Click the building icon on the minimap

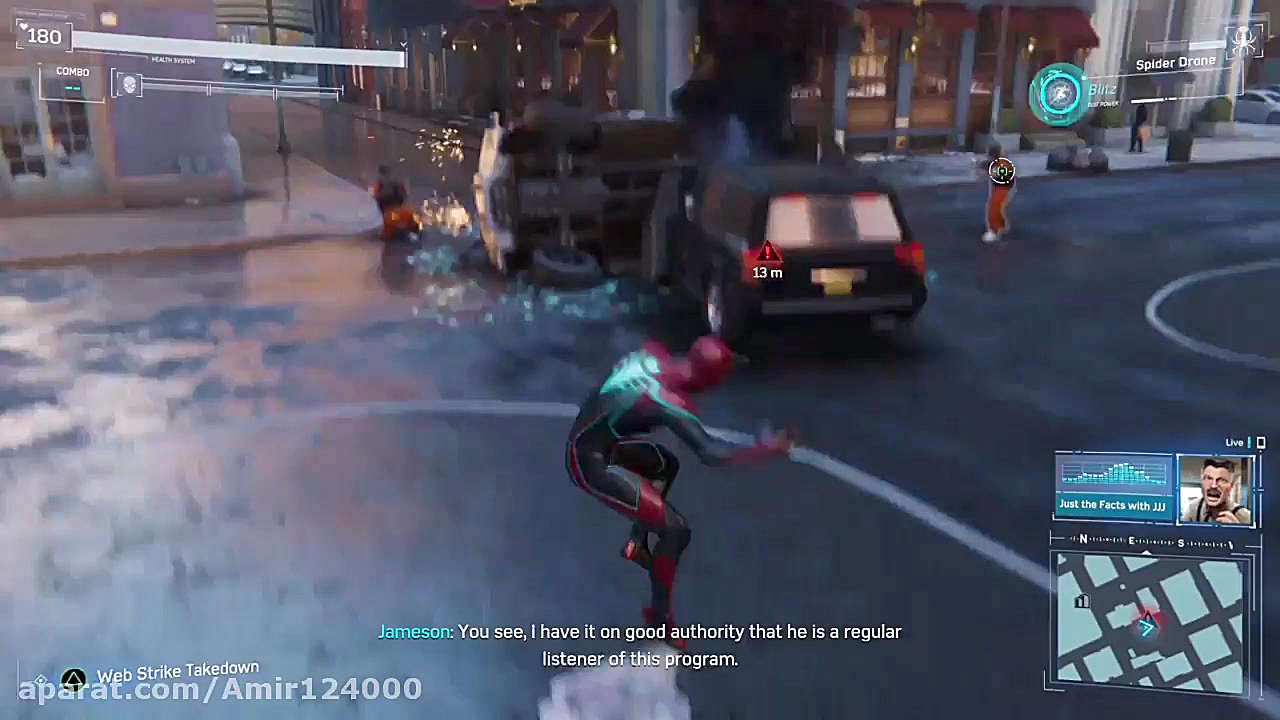(x=1082, y=603)
